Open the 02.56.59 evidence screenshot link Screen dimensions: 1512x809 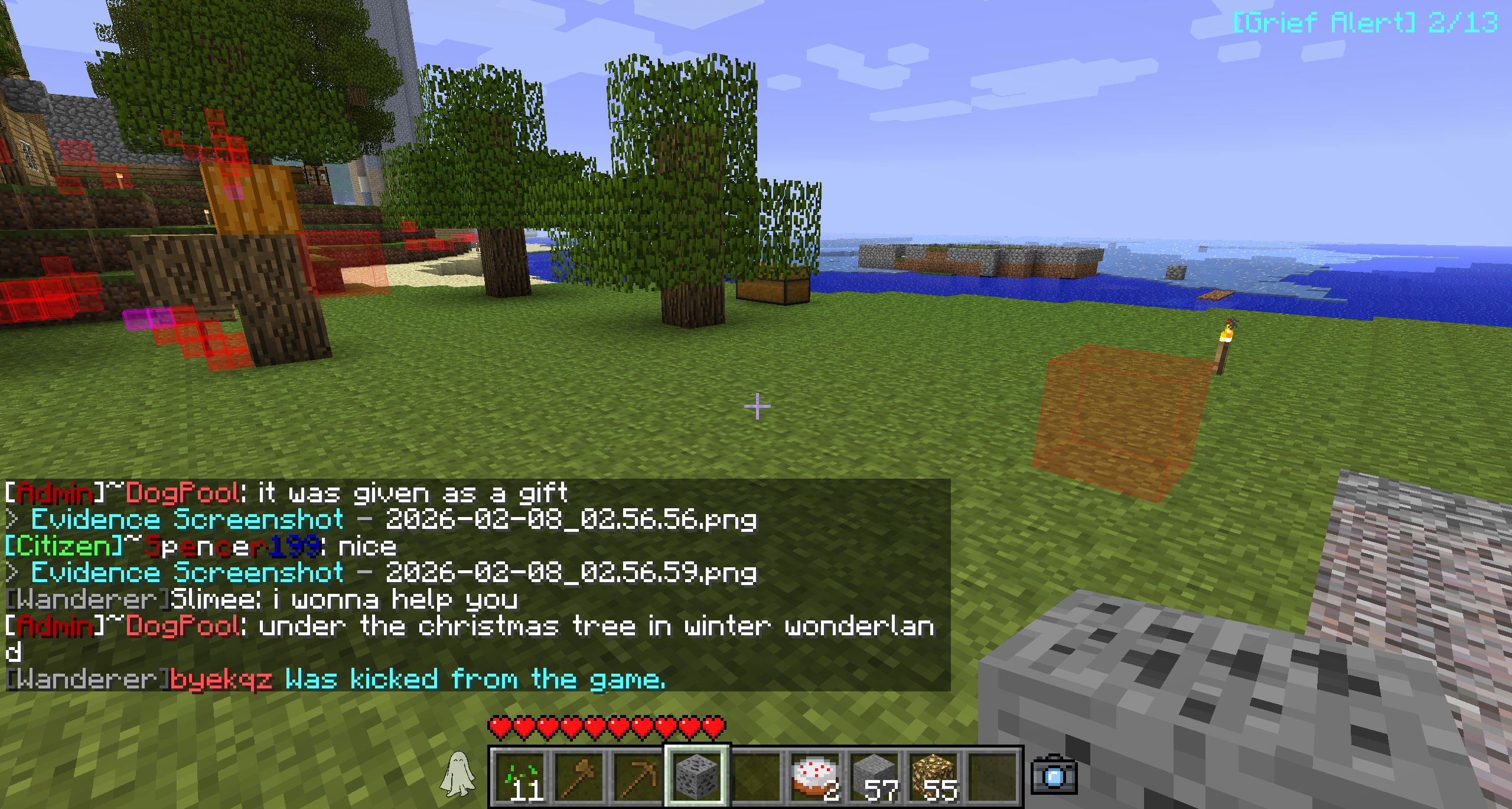pos(393,573)
